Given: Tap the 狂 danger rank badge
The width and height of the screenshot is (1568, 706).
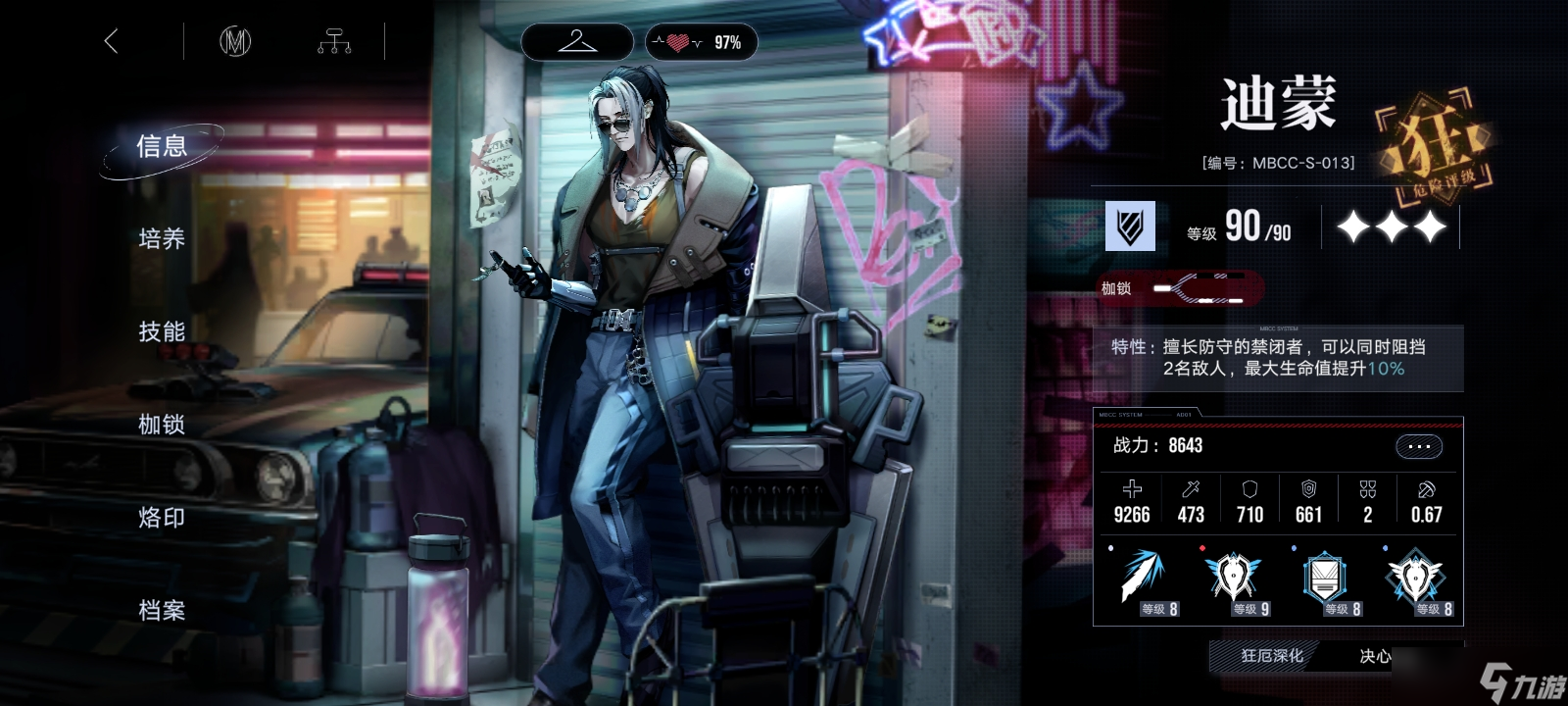Looking at the screenshot, I should pos(1436,147).
